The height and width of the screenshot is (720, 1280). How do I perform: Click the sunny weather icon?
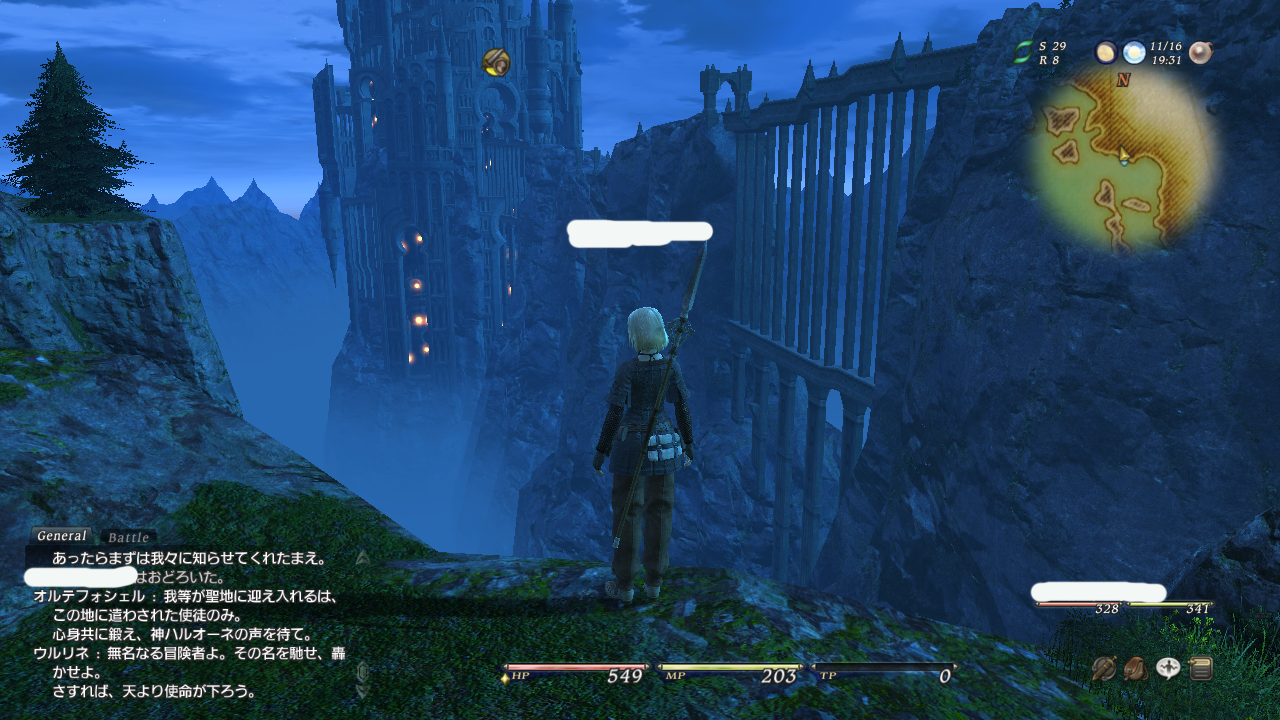click(1133, 53)
